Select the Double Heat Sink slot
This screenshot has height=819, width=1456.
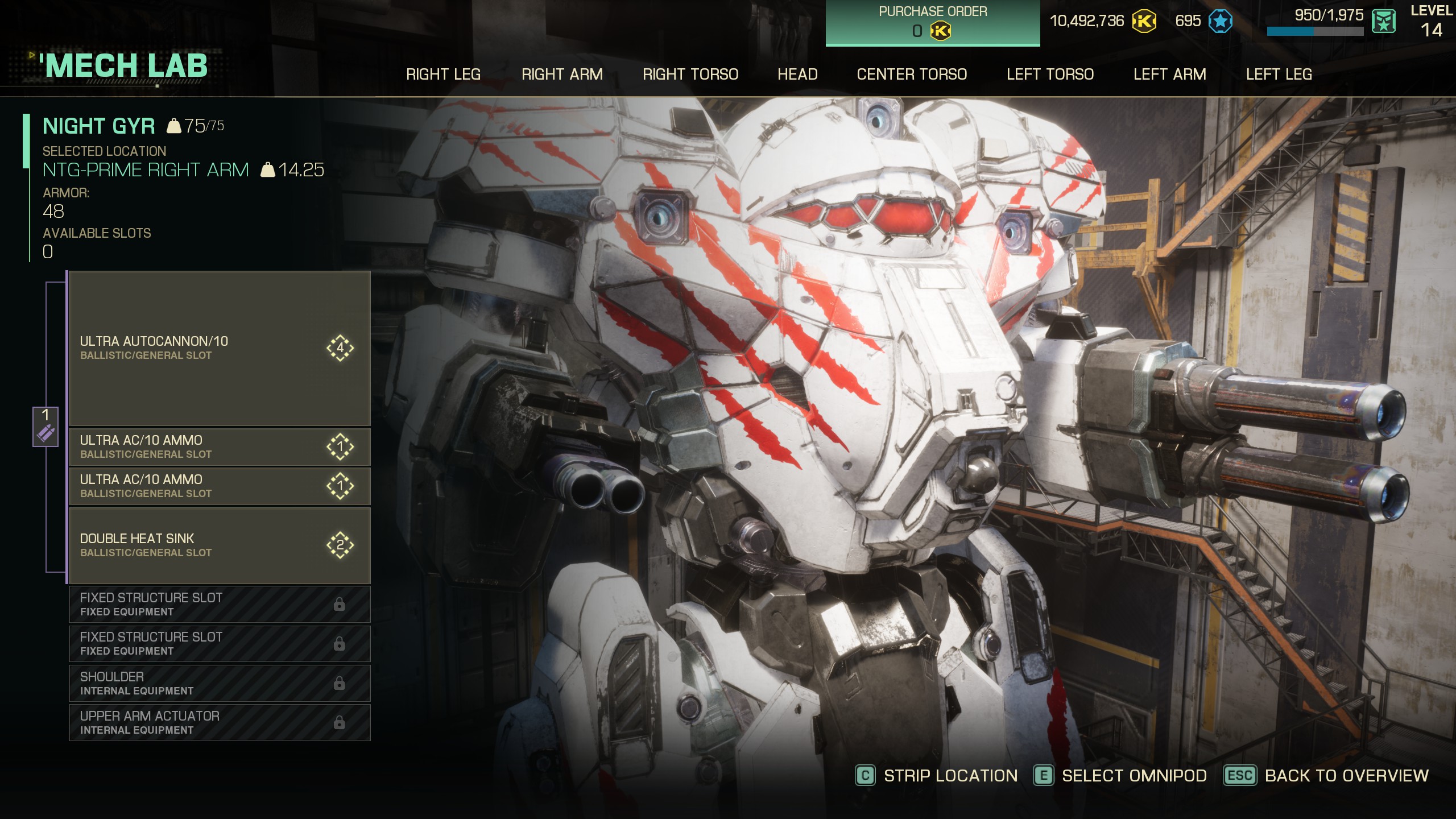click(x=219, y=545)
